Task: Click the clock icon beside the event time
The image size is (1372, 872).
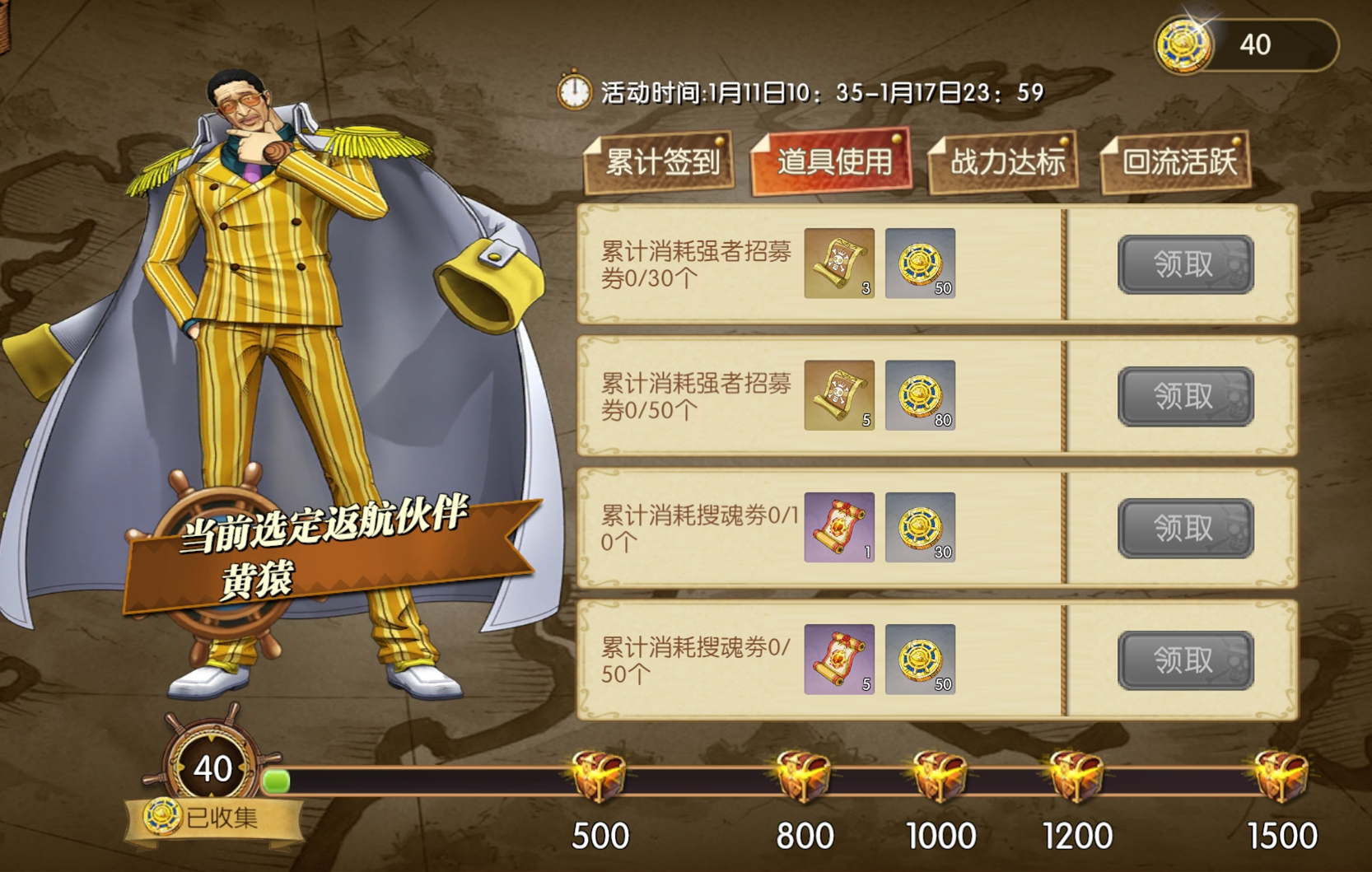Action: 575,93
